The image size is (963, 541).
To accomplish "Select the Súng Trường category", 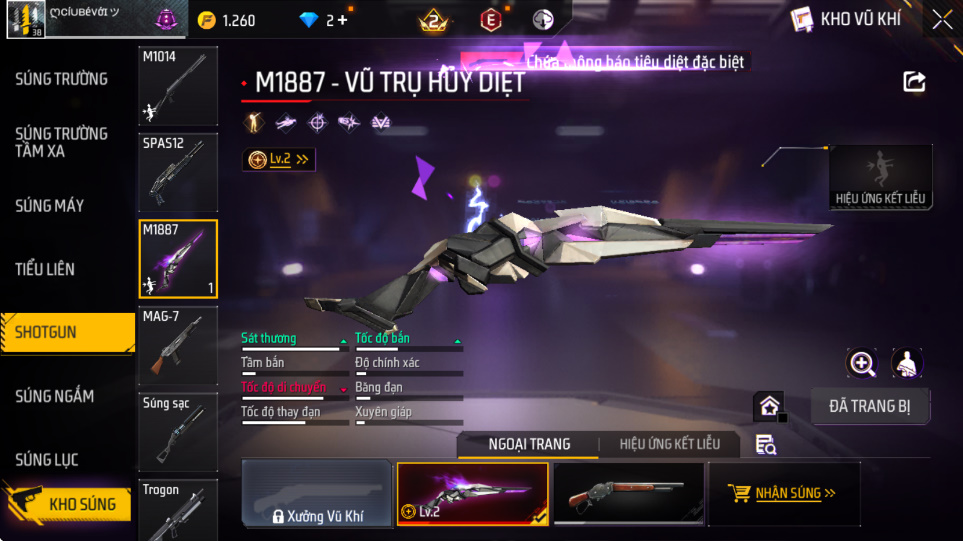I will pyautogui.click(x=62, y=79).
